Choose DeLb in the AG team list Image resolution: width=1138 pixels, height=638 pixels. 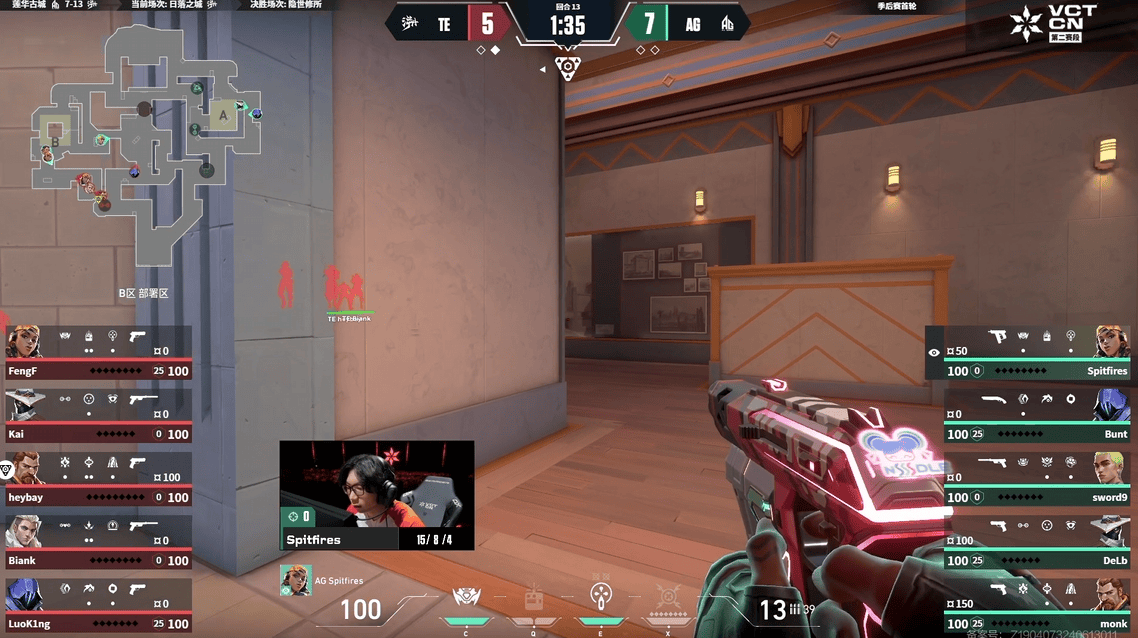[1040, 543]
